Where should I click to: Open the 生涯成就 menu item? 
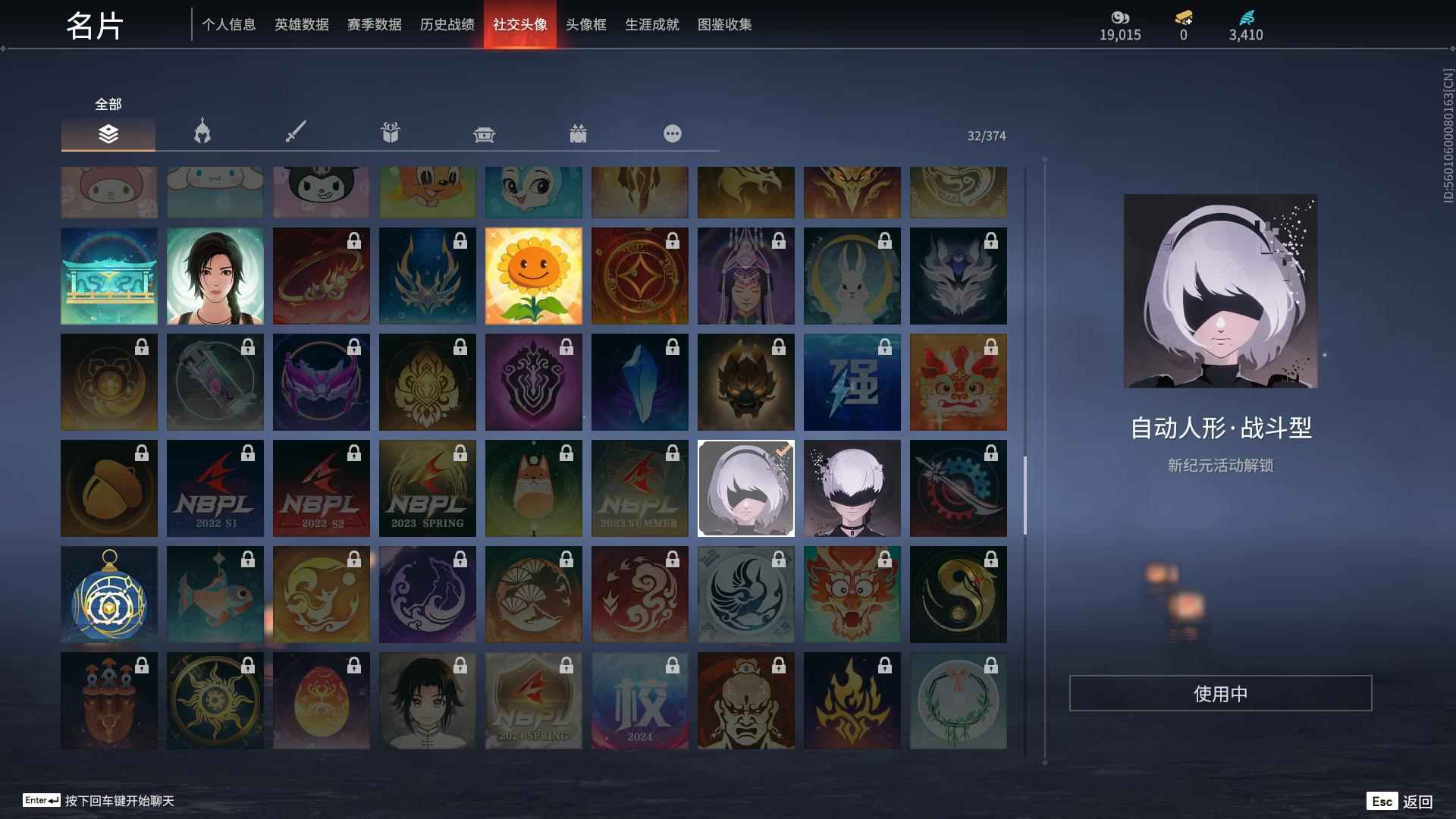[x=651, y=24]
